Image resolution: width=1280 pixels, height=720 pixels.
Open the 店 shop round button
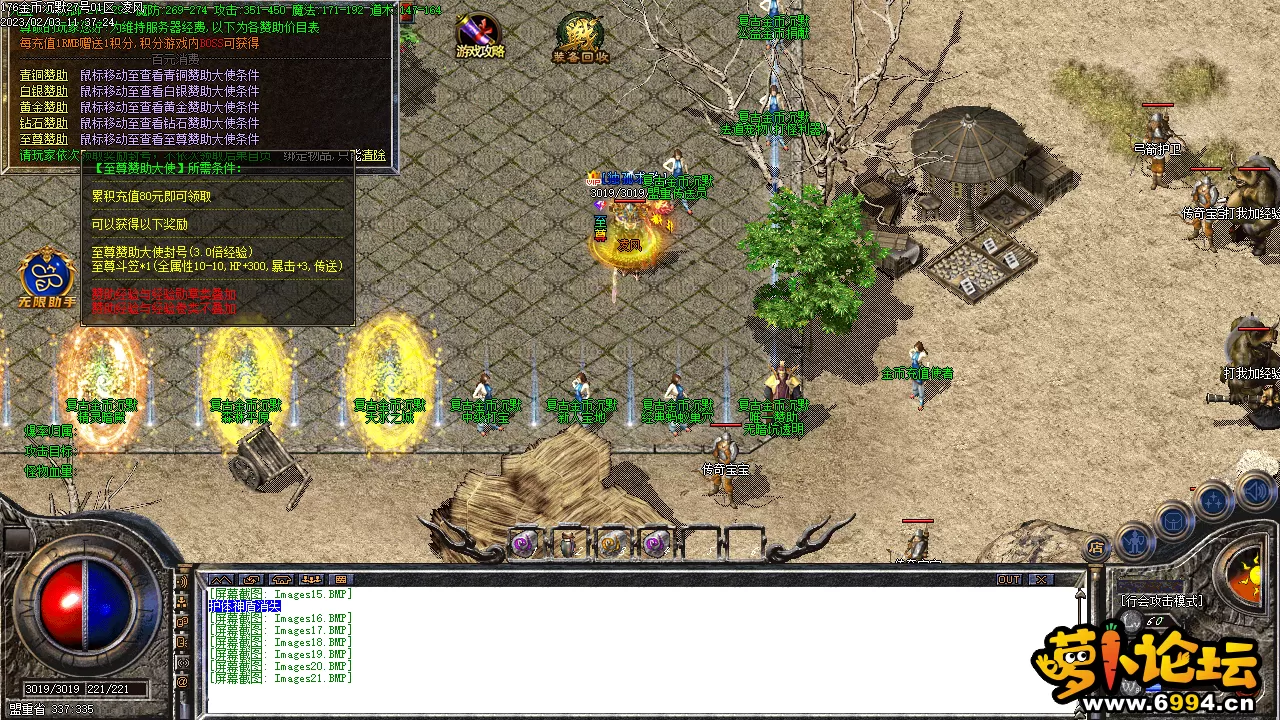1097,547
